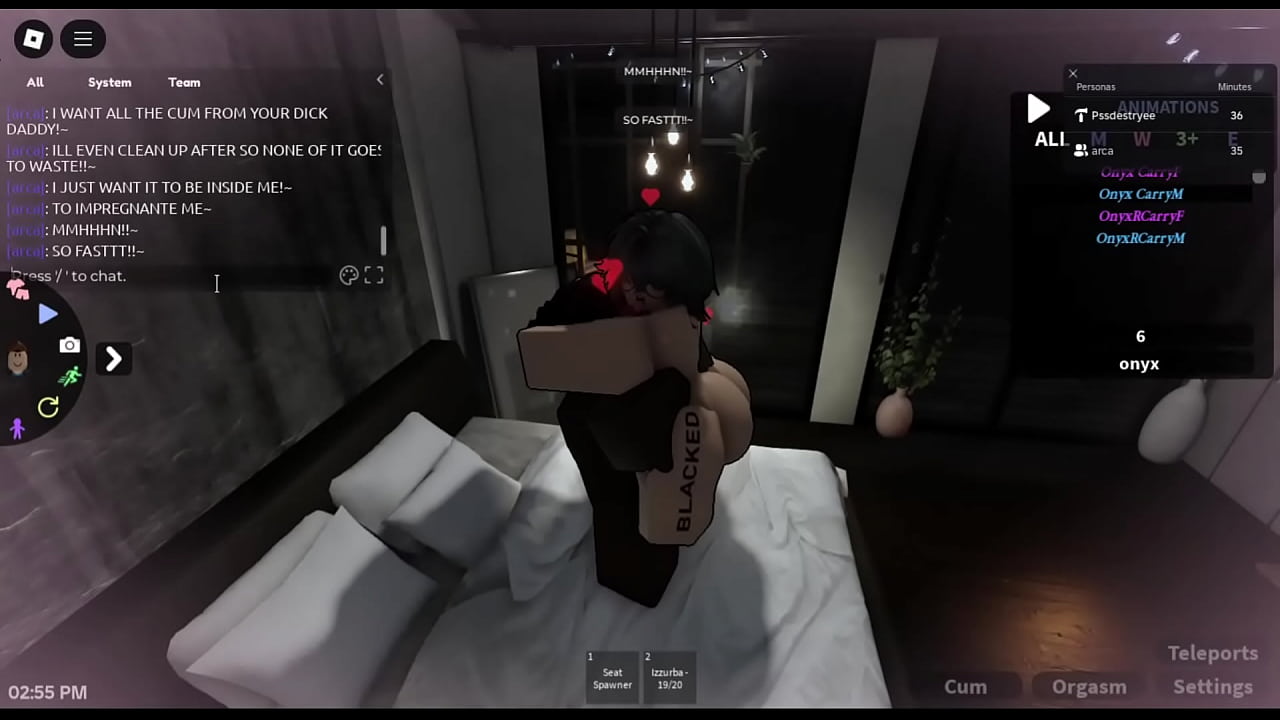Click the pink clothing icon above the radial menu
The width and height of the screenshot is (1280, 720).
point(17,289)
